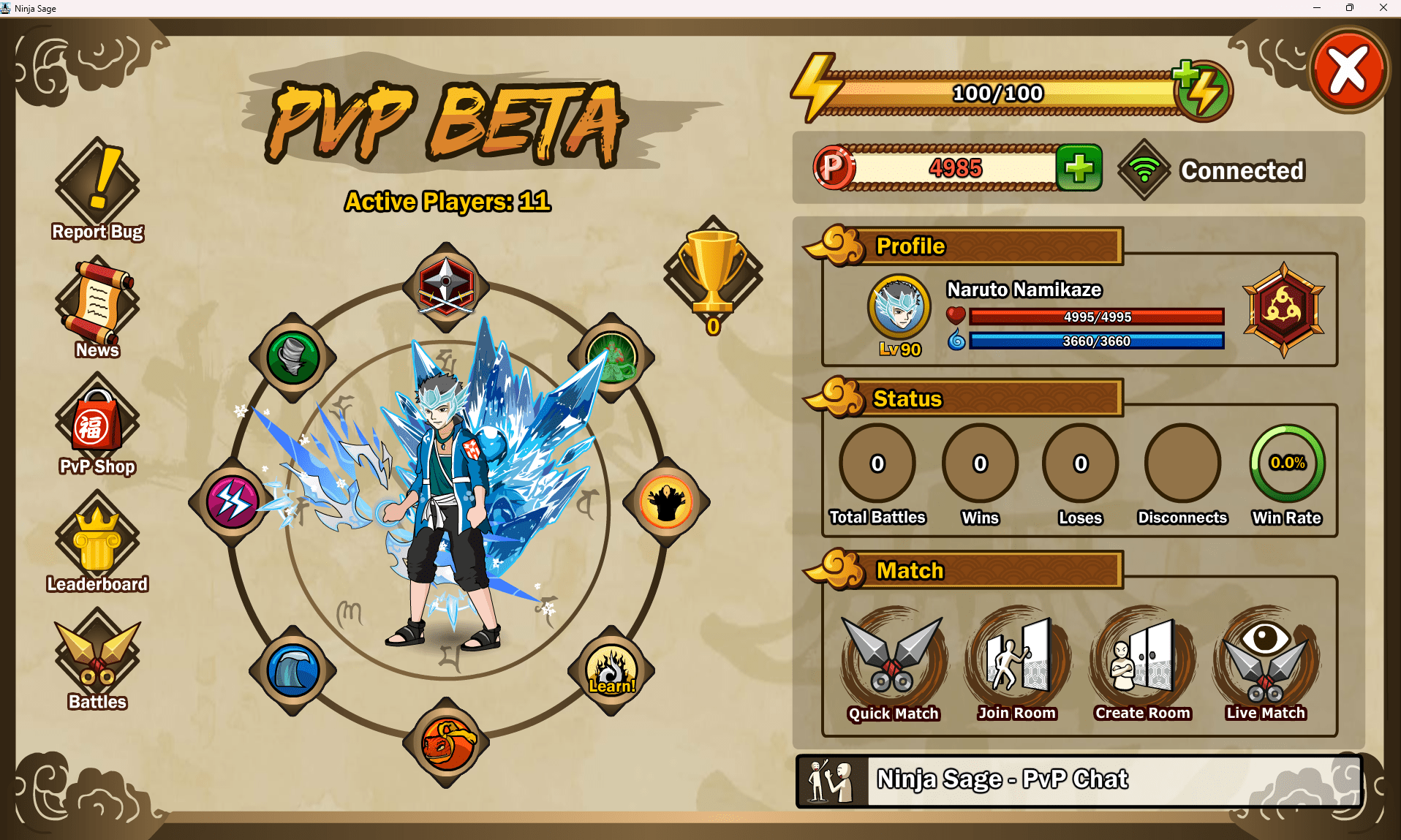Open the Ninja Sage PvP Chat bar
This screenshot has width=1401, height=840.
[1079, 780]
